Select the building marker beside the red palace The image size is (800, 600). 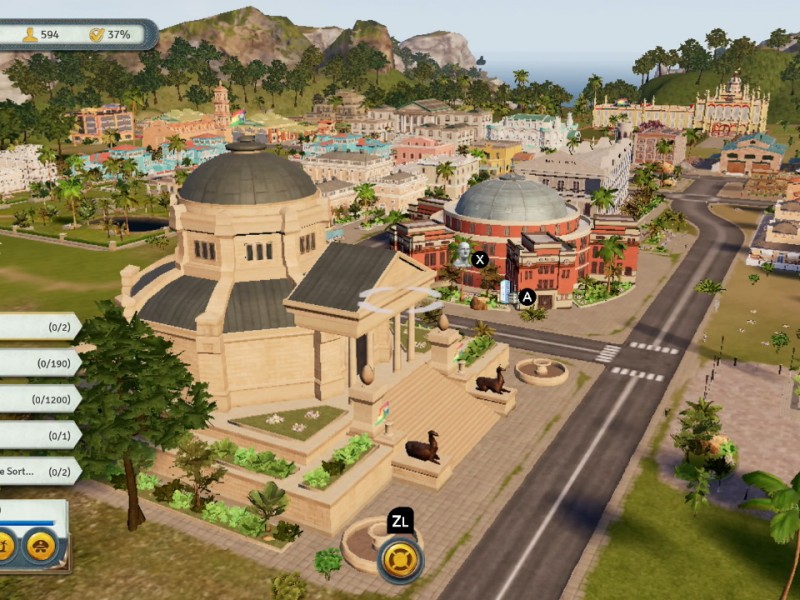pyautogui.click(x=507, y=292)
